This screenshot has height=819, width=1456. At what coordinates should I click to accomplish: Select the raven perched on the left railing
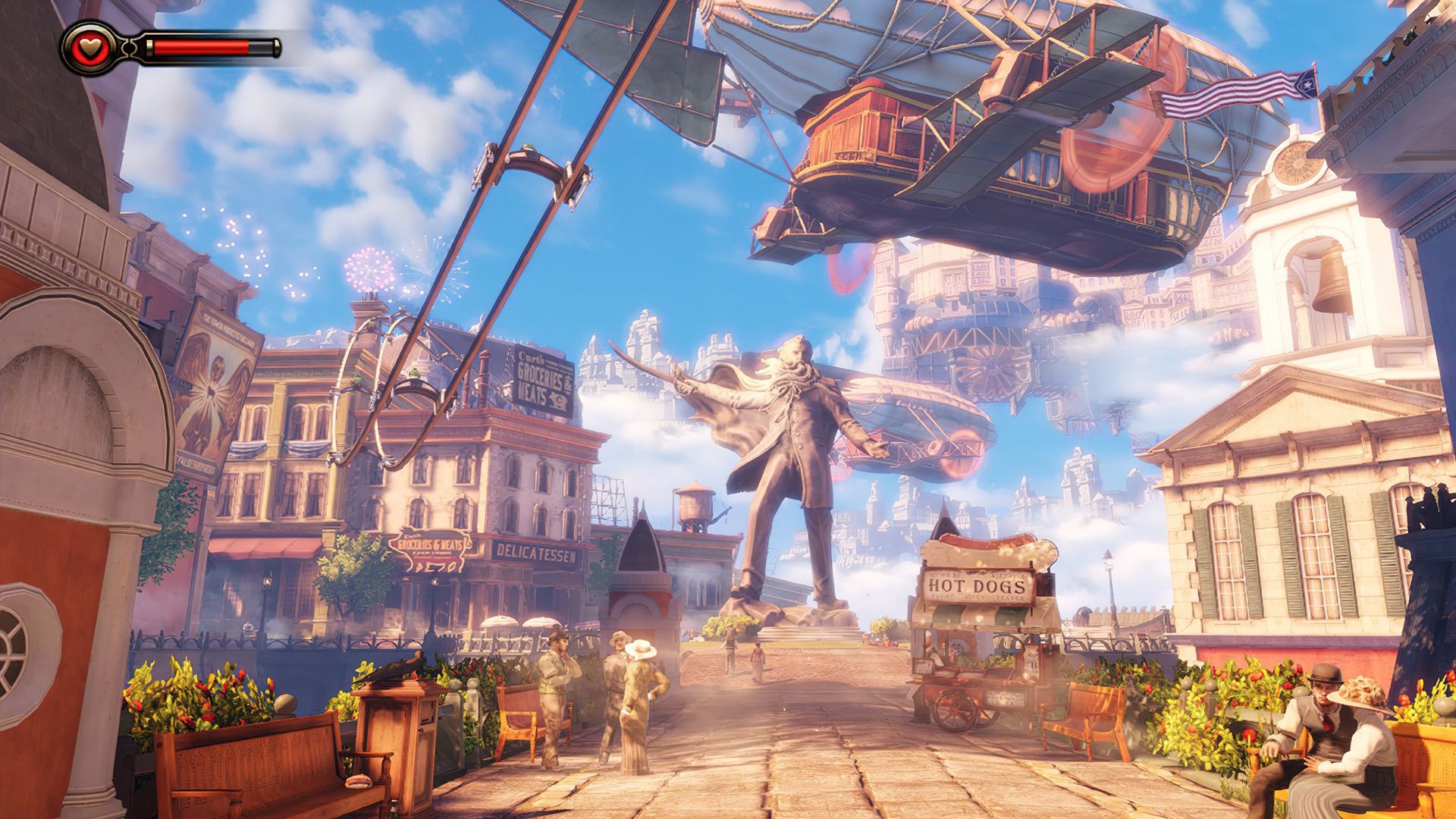[x=395, y=666]
